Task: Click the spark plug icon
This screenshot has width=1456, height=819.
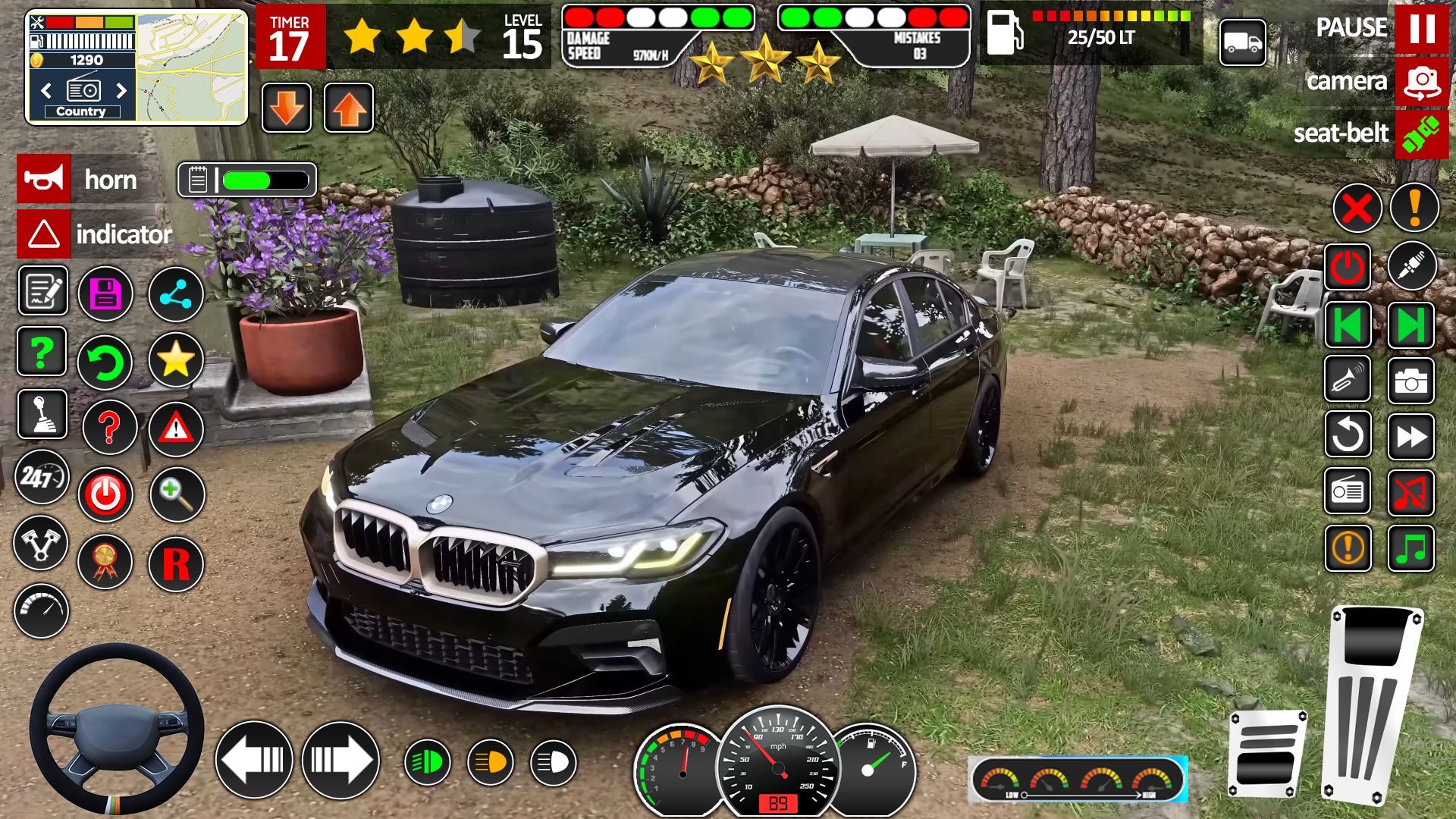Action: point(1410,266)
